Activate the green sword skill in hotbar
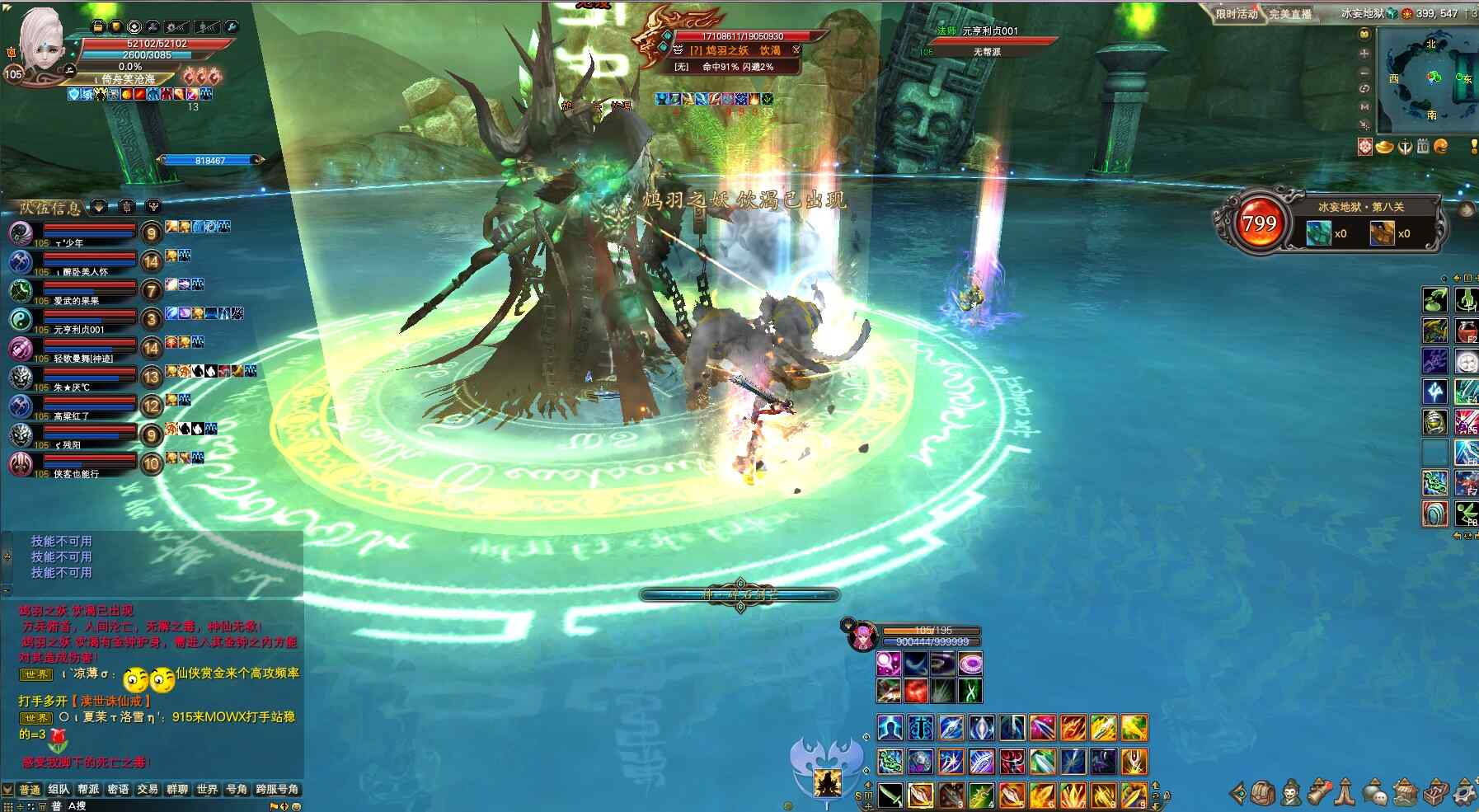The height and width of the screenshot is (812, 1479). coord(890,795)
